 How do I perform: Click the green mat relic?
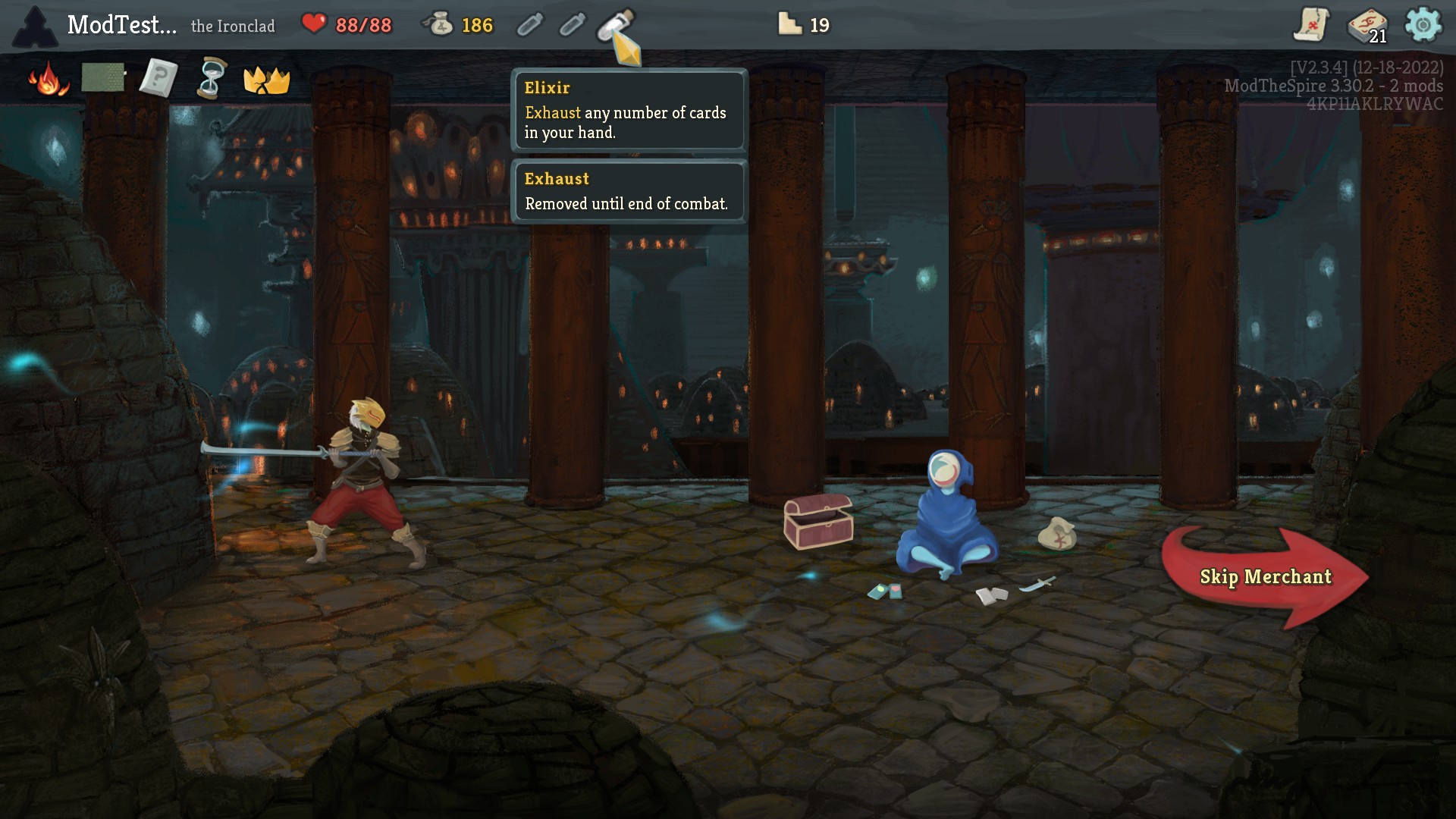click(104, 77)
